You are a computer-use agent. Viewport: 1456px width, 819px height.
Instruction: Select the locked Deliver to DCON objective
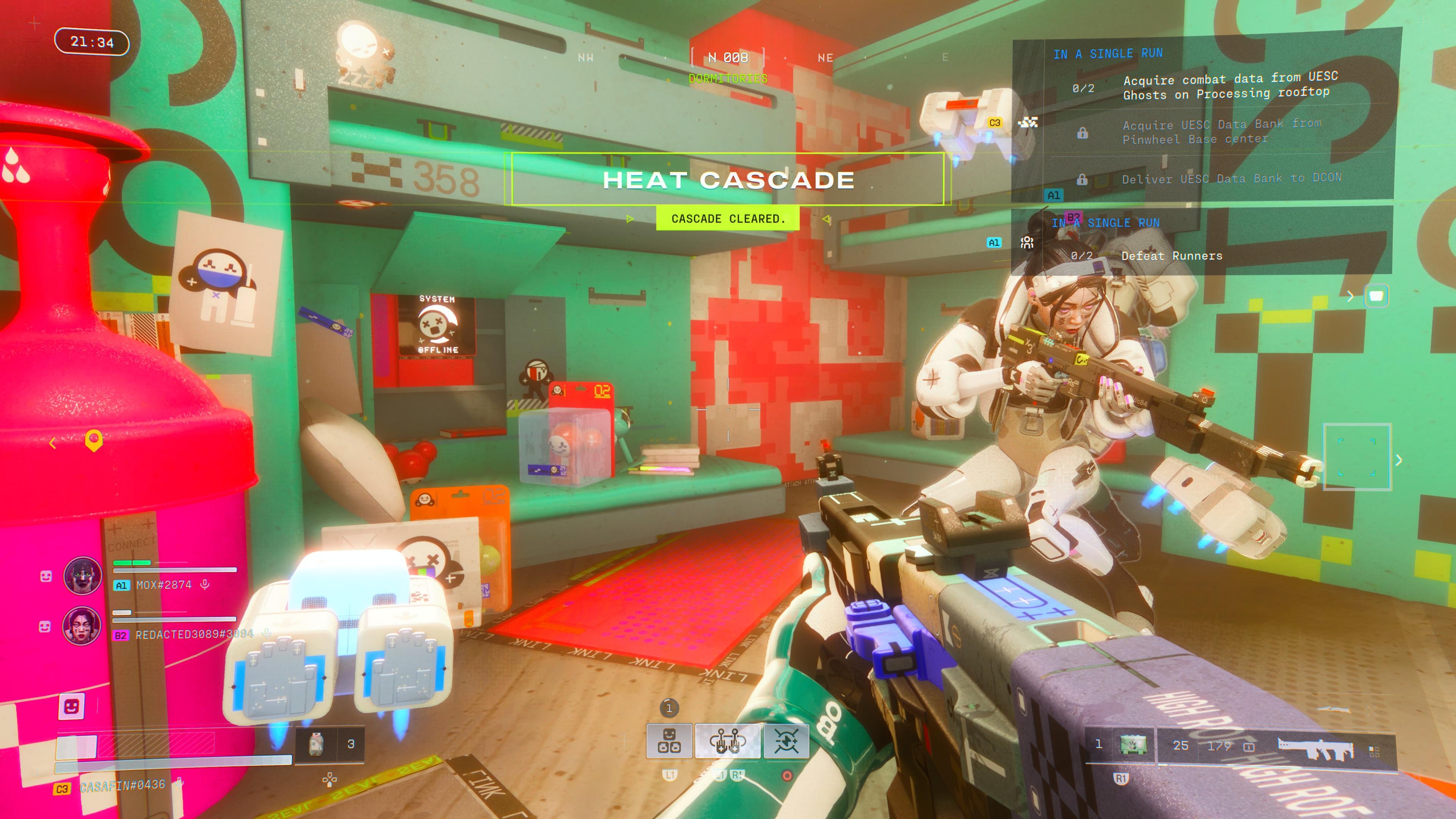click(x=1230, y=179)
